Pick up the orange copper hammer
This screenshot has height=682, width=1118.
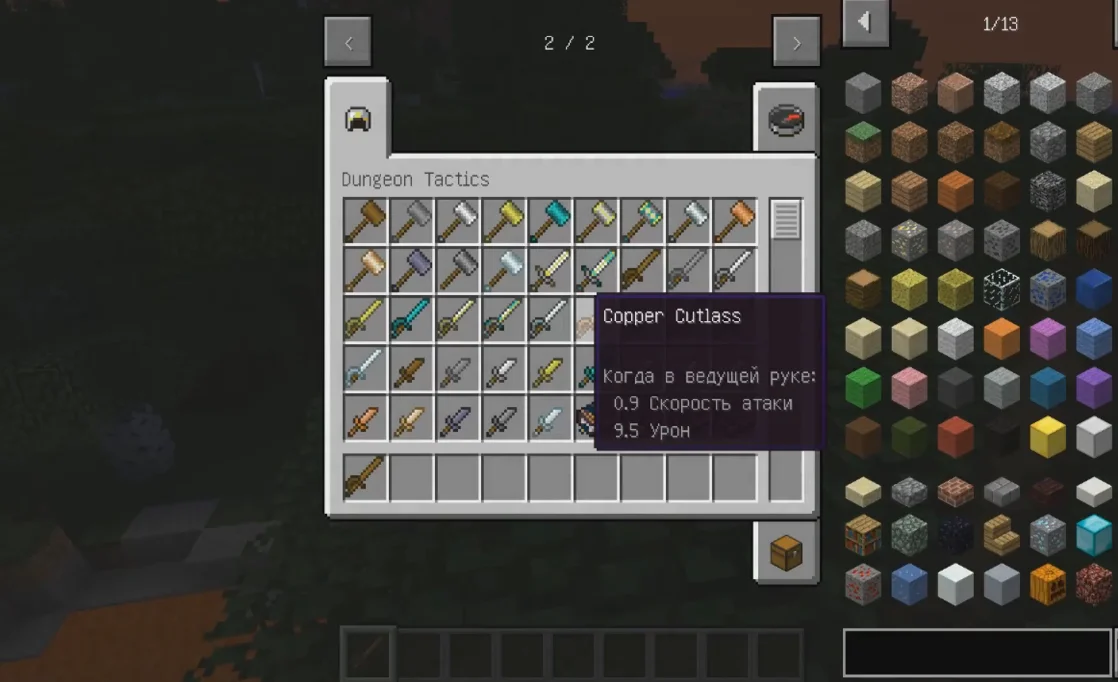[x=735, y=220]
